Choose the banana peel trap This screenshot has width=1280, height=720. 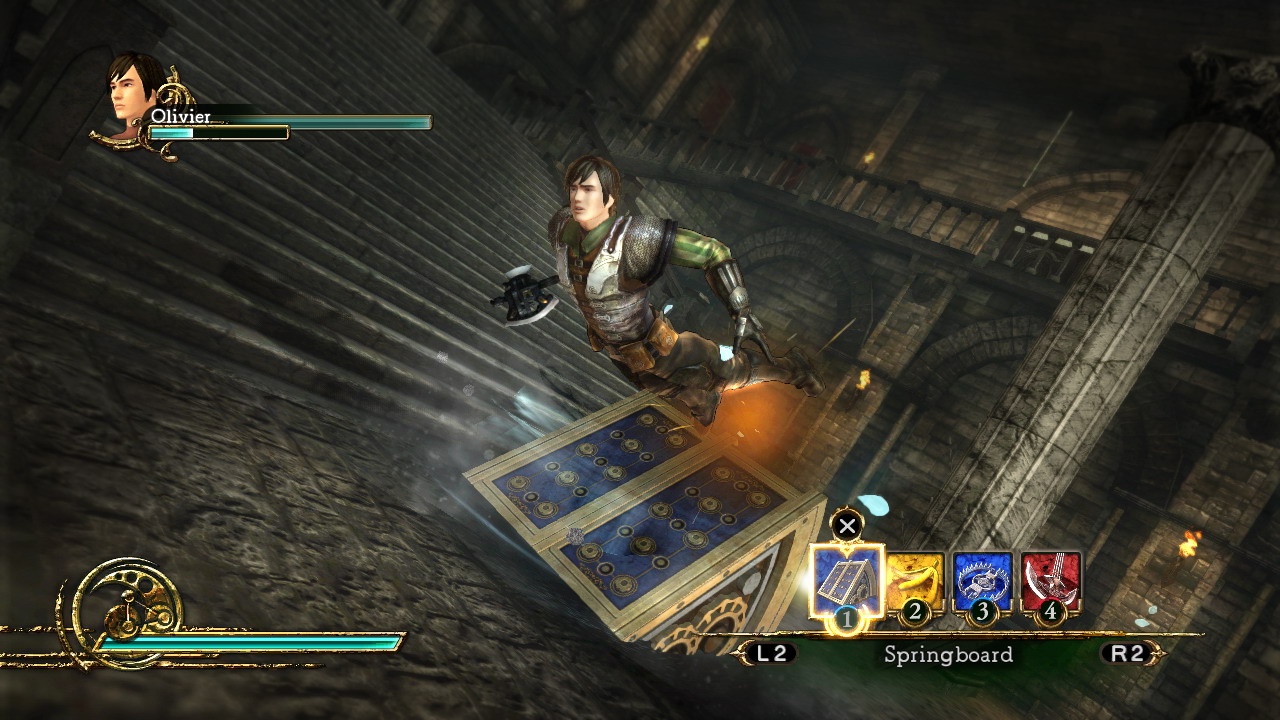(915, 582)
